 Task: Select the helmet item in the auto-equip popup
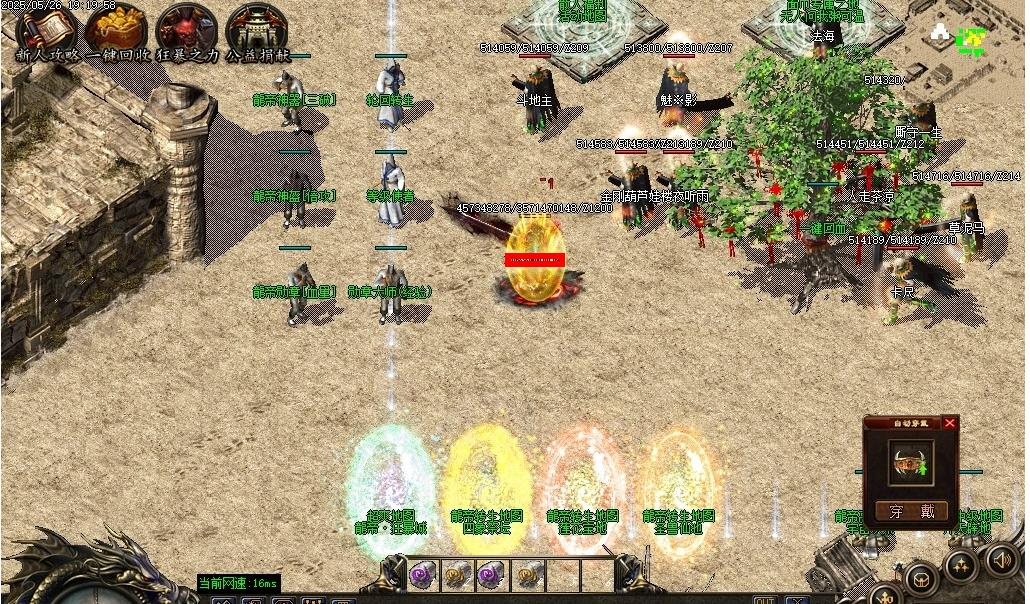click(910, 463)
